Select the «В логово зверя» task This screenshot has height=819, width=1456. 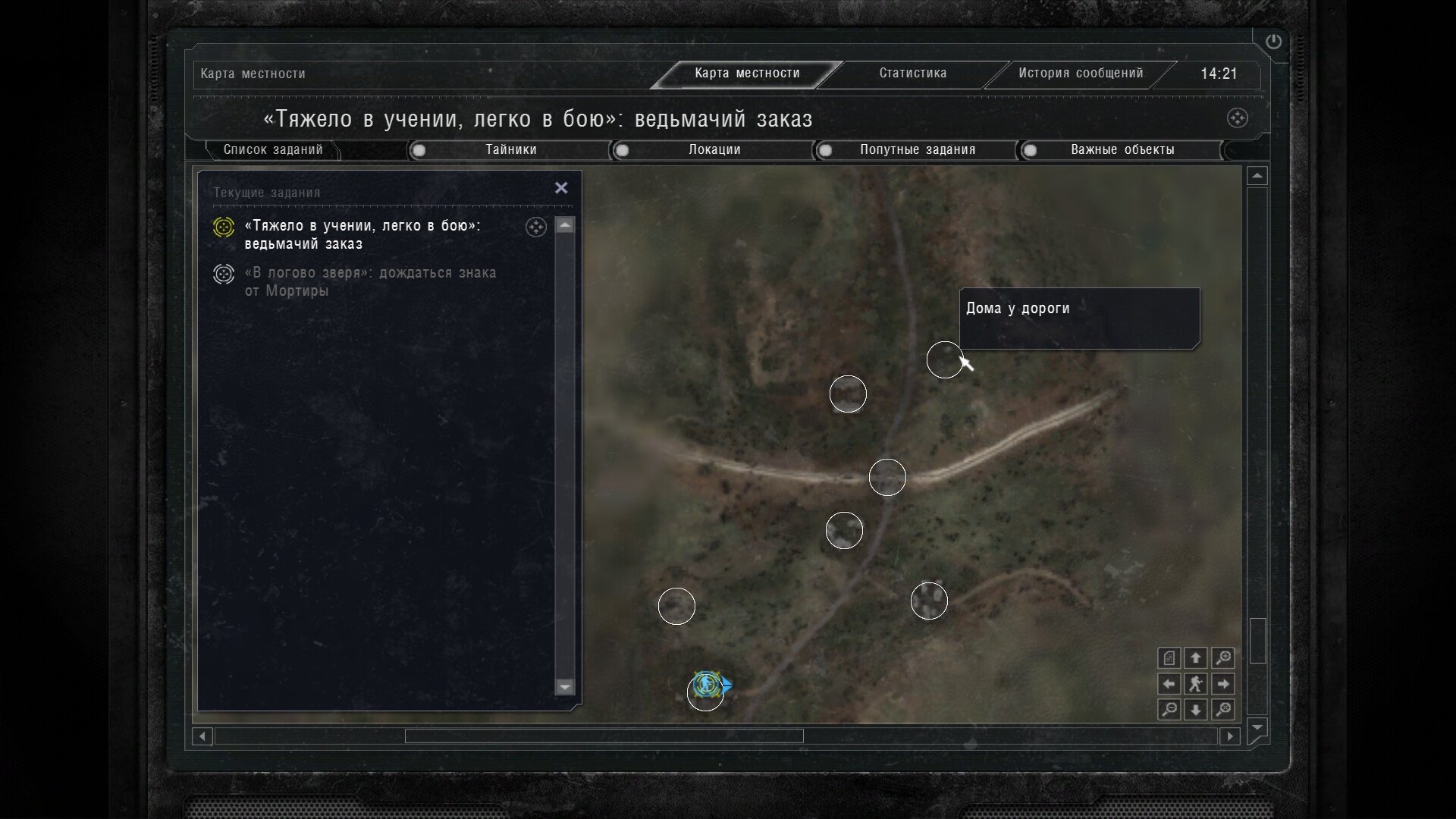[x=370, y=281]
